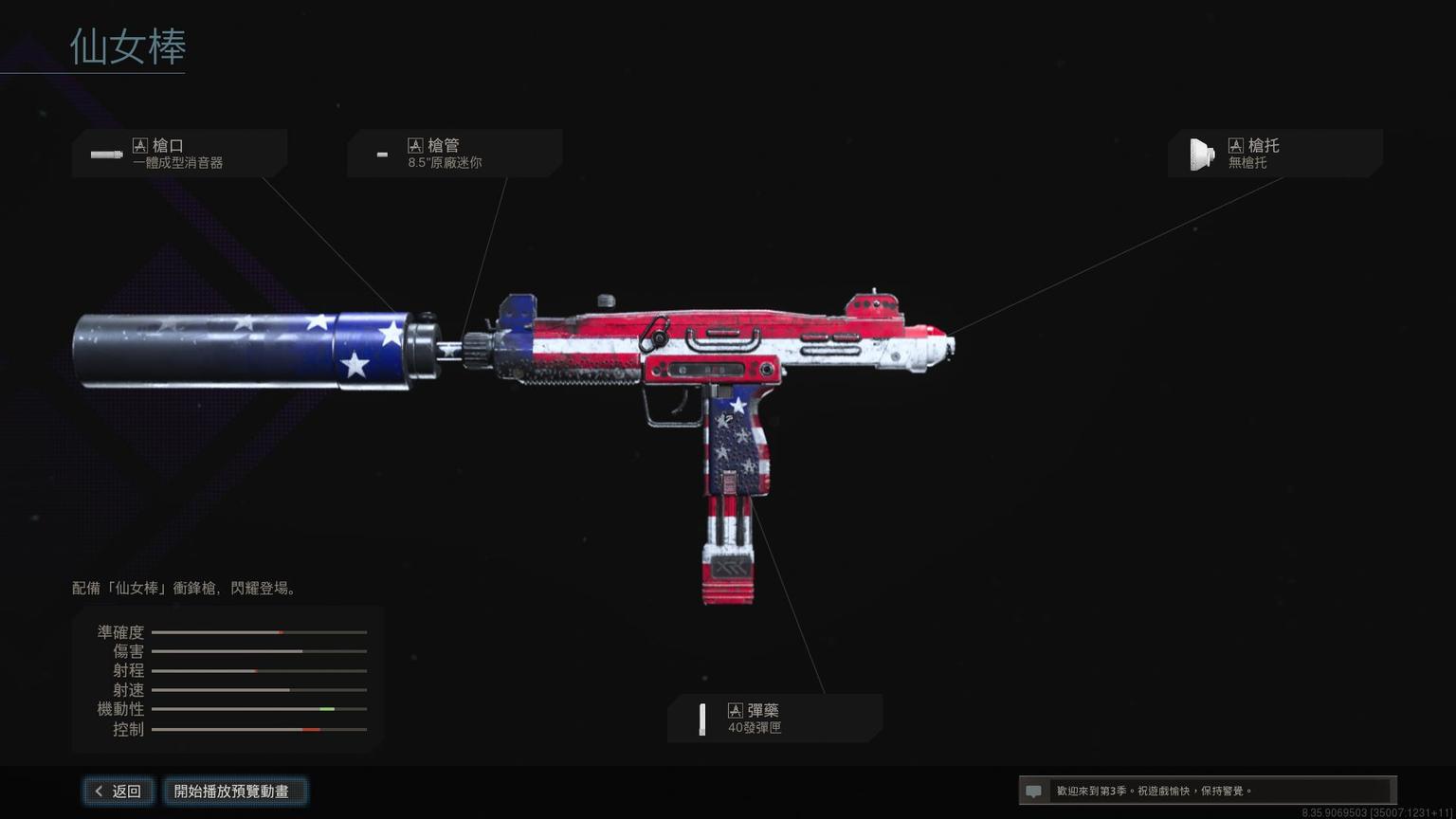Choose the 槍托 stock attachment slot
Viewport: 1456px width, 819px height.
1274,154
